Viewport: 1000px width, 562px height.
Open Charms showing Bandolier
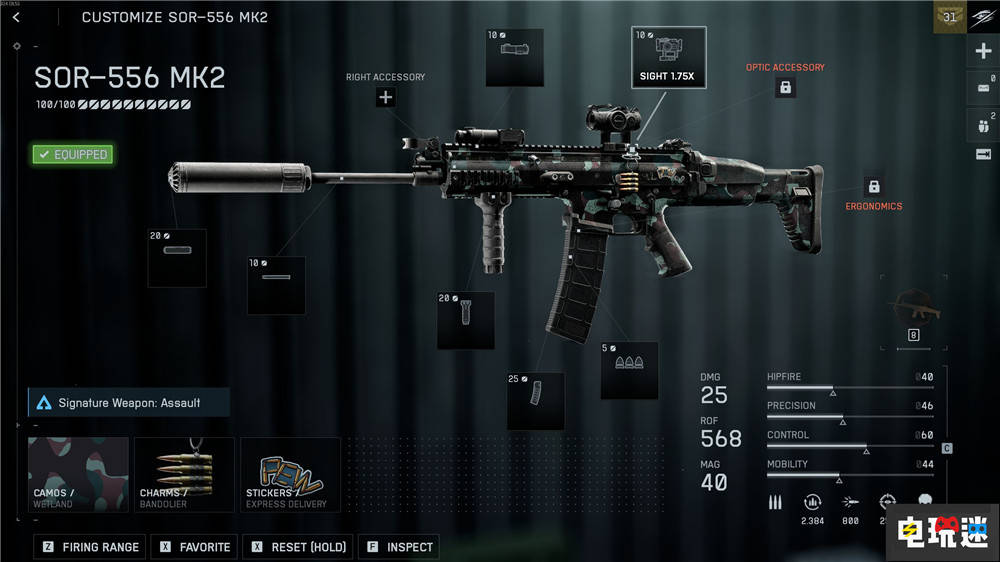(185, 474)
